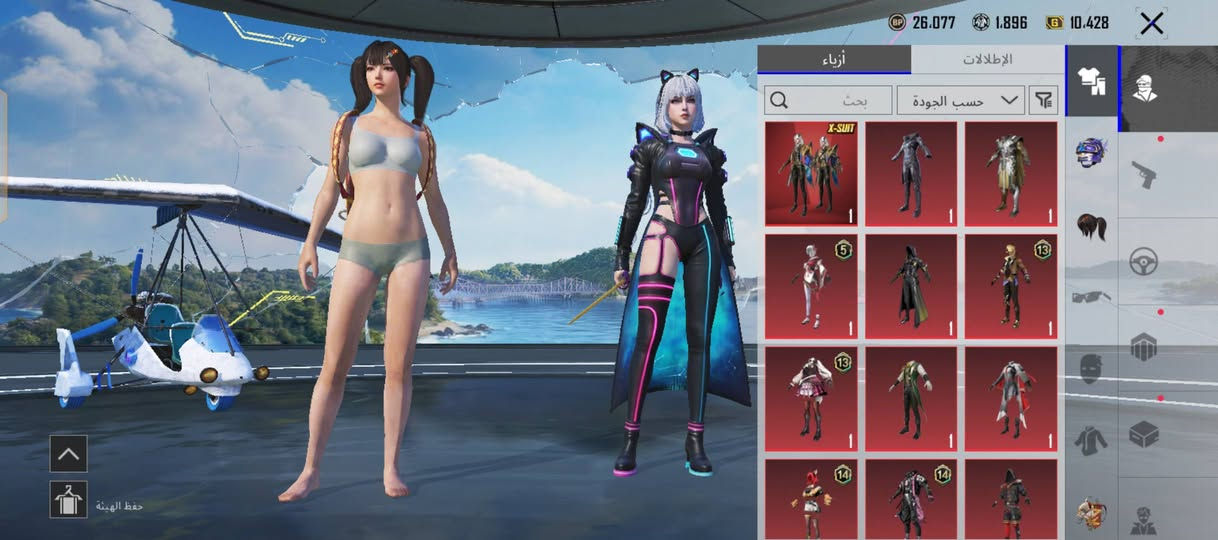Select the sunglasses eyewear category
The image size is (1218, 540).
tap(1091, 297)
